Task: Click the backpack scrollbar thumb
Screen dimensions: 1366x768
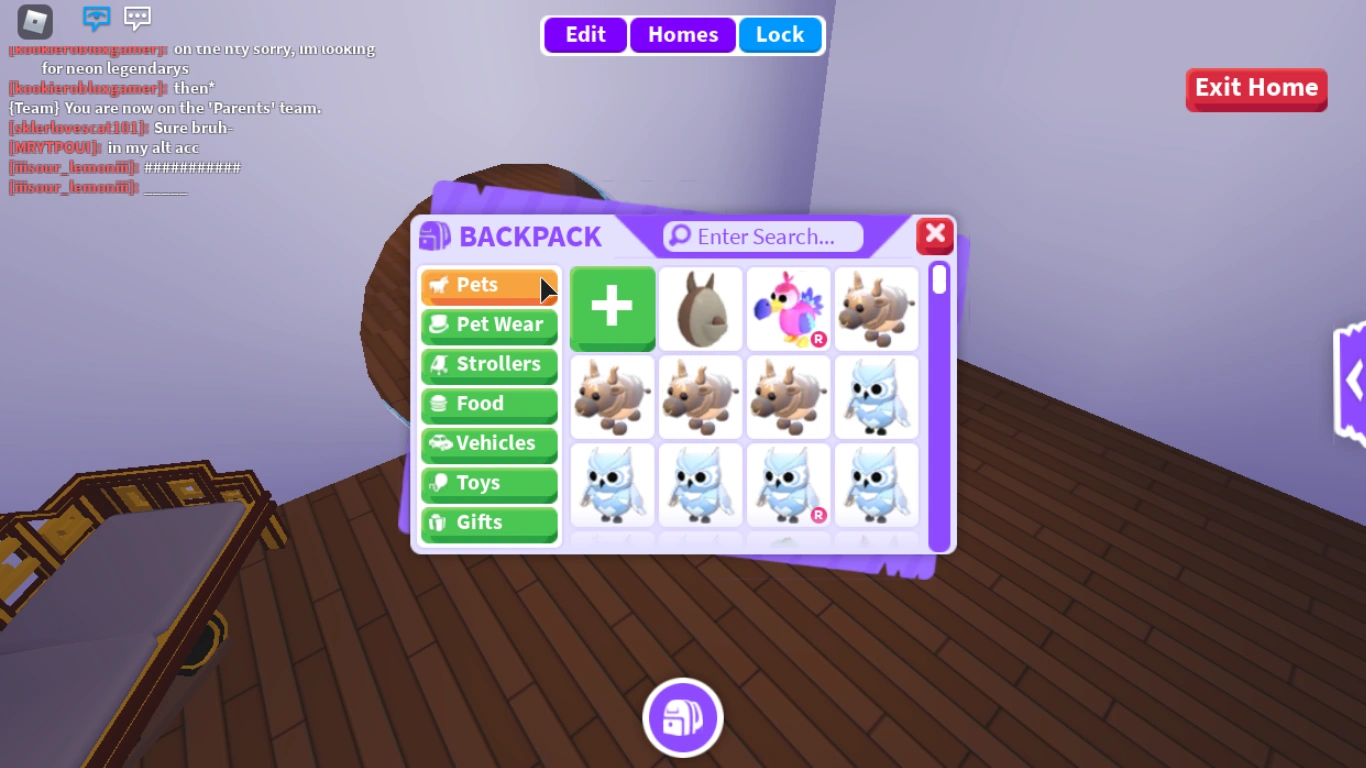Action: point(938,281)
